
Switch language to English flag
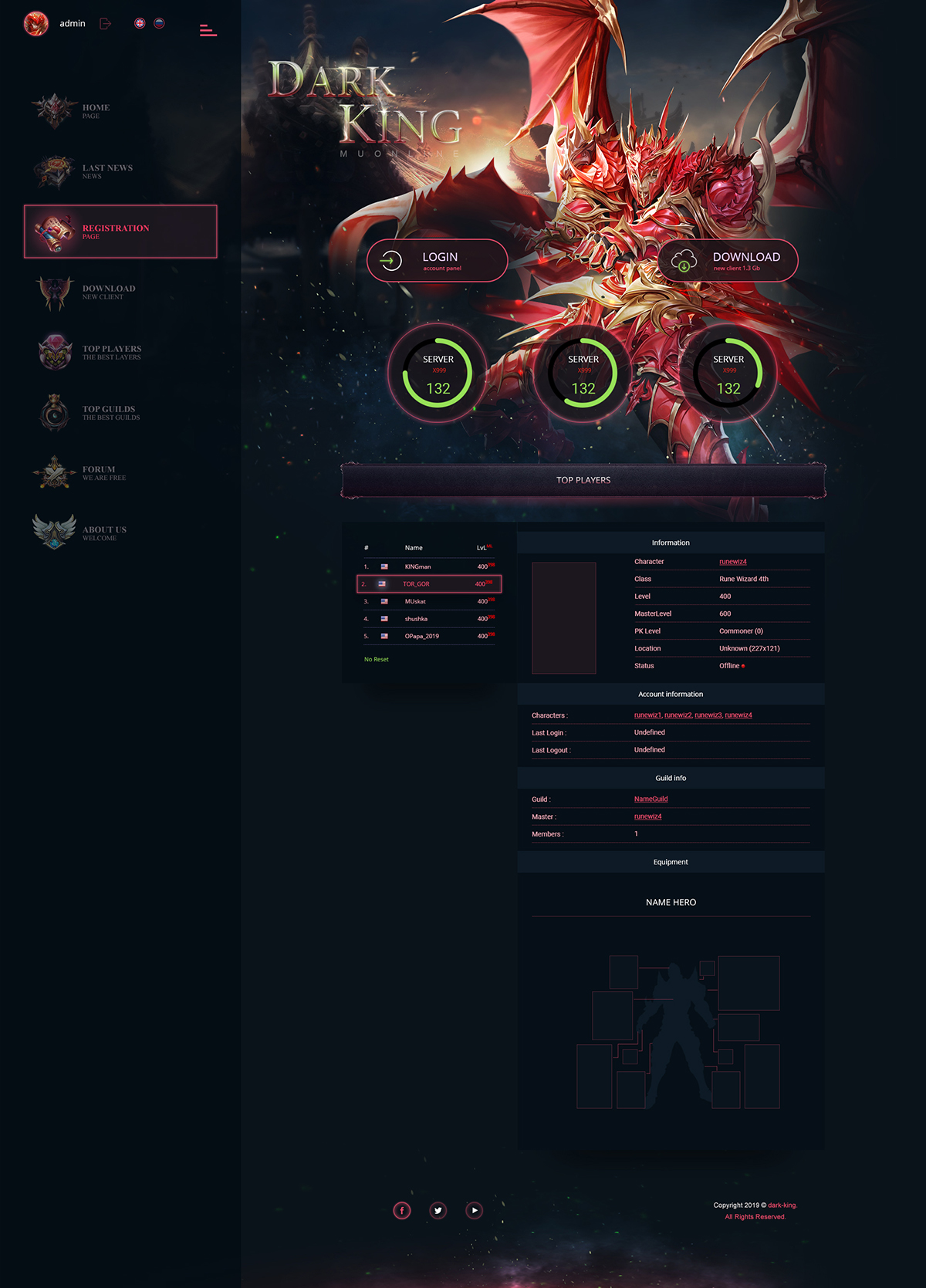pos(140,23)
